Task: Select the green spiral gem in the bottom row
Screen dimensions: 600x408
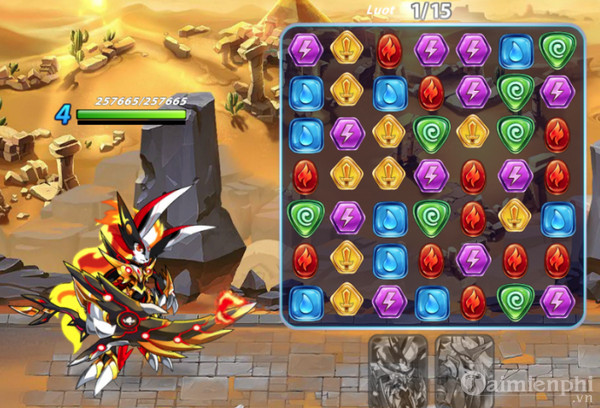Action: (x=515, y=301)
